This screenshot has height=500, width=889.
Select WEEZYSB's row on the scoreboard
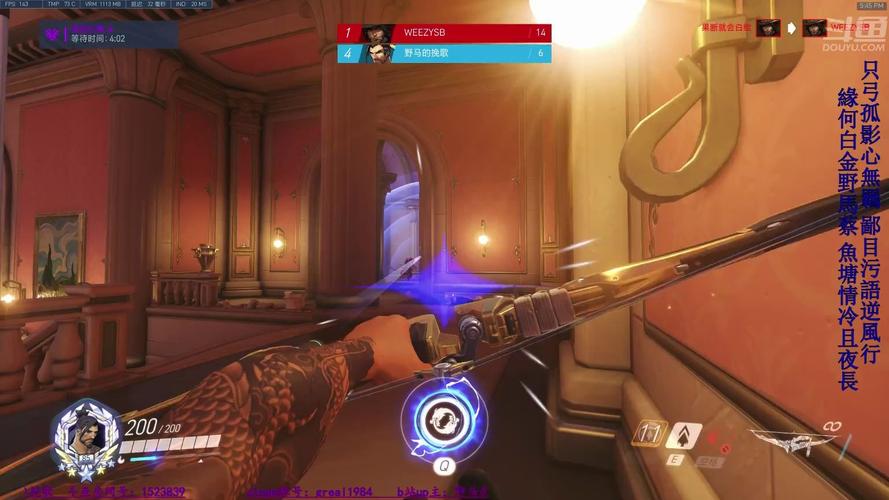(444, 33)
